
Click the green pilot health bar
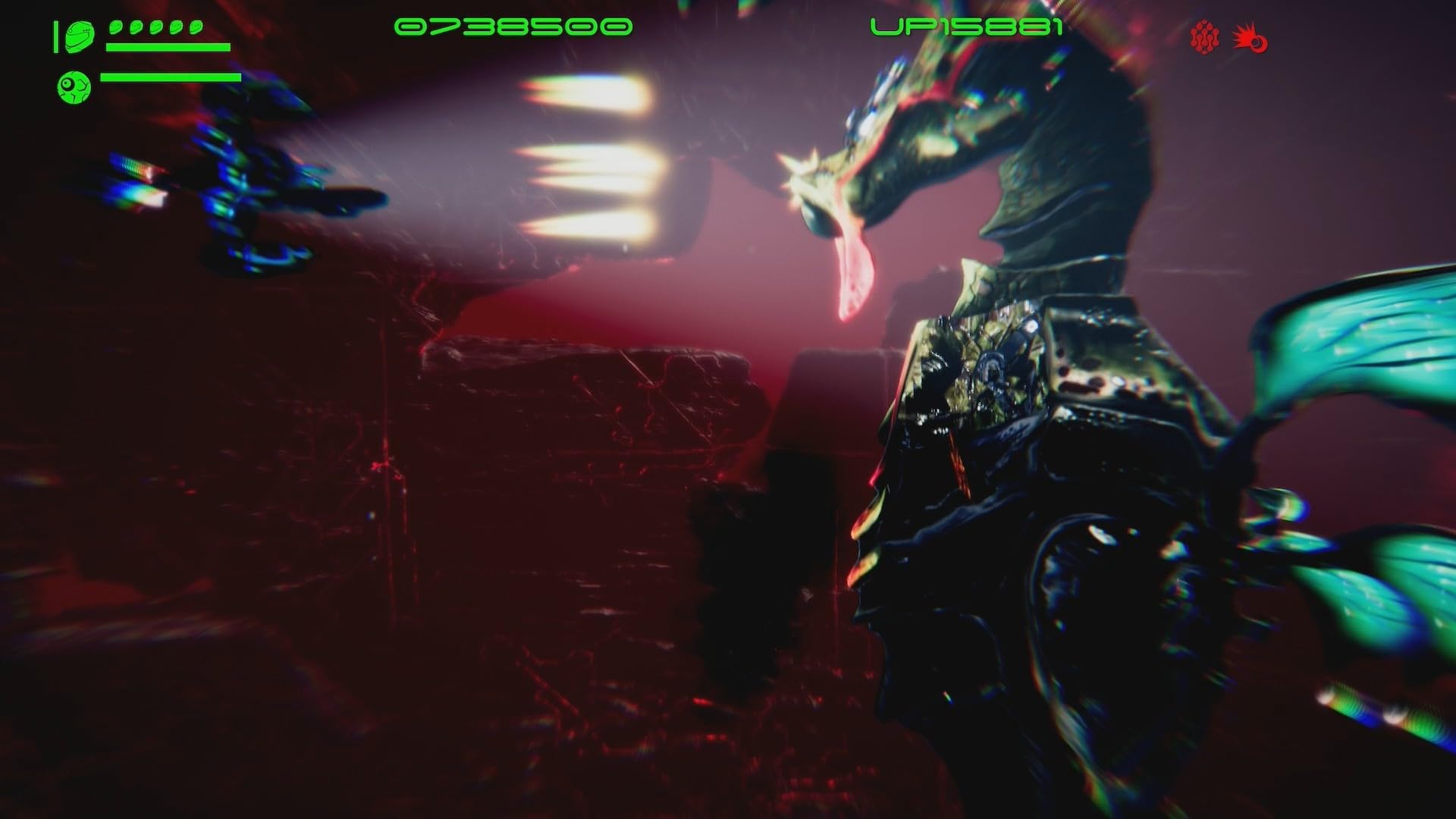pos(168,47)
